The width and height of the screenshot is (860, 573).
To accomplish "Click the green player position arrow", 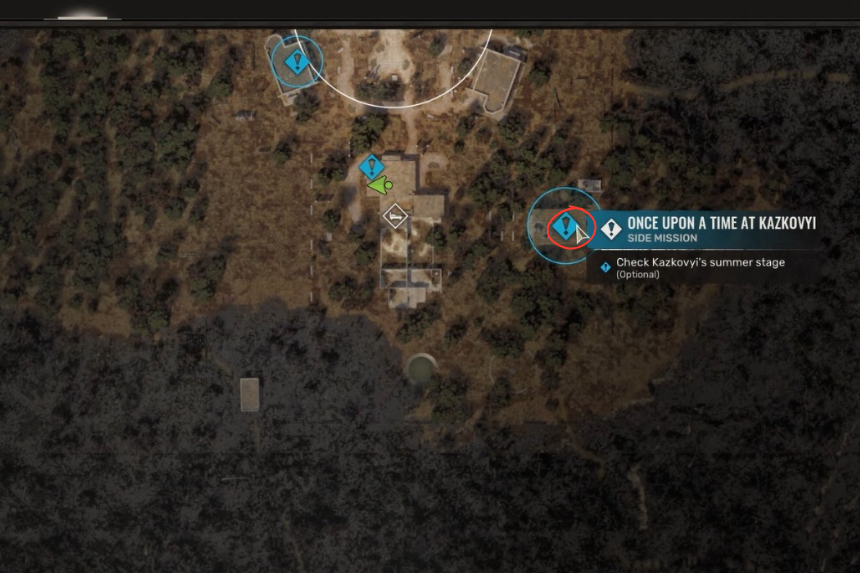I will (379, 186).
